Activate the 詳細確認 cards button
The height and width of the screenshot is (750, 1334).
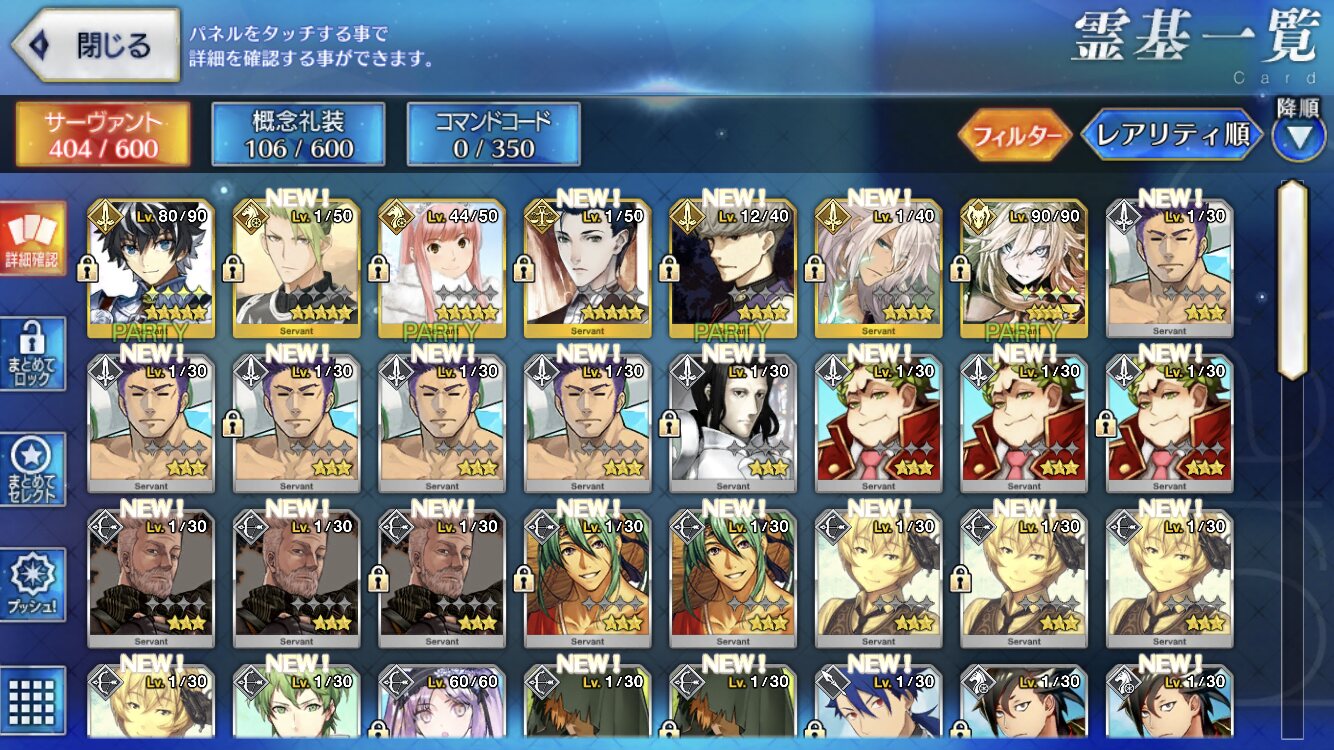[32, 238]
